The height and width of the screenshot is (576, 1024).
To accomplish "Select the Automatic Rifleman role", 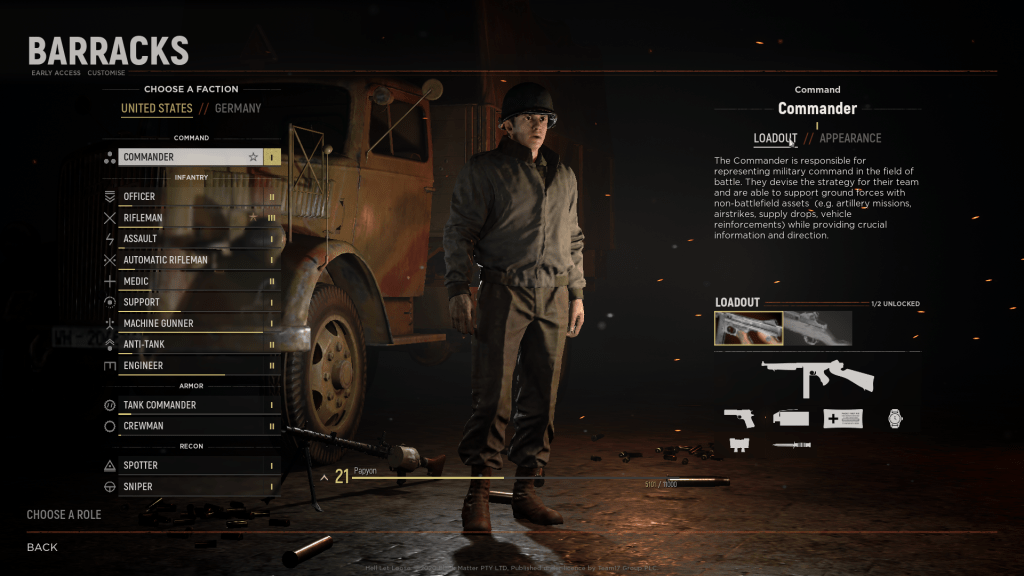I will [x=190, y=260].
